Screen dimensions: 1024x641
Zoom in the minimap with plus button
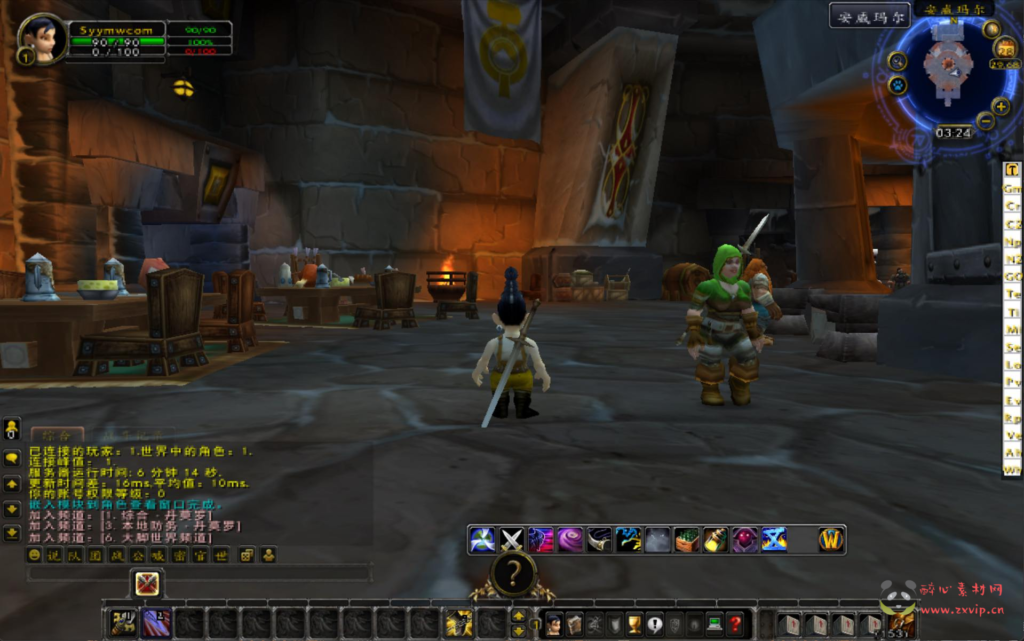(1001, 106)
